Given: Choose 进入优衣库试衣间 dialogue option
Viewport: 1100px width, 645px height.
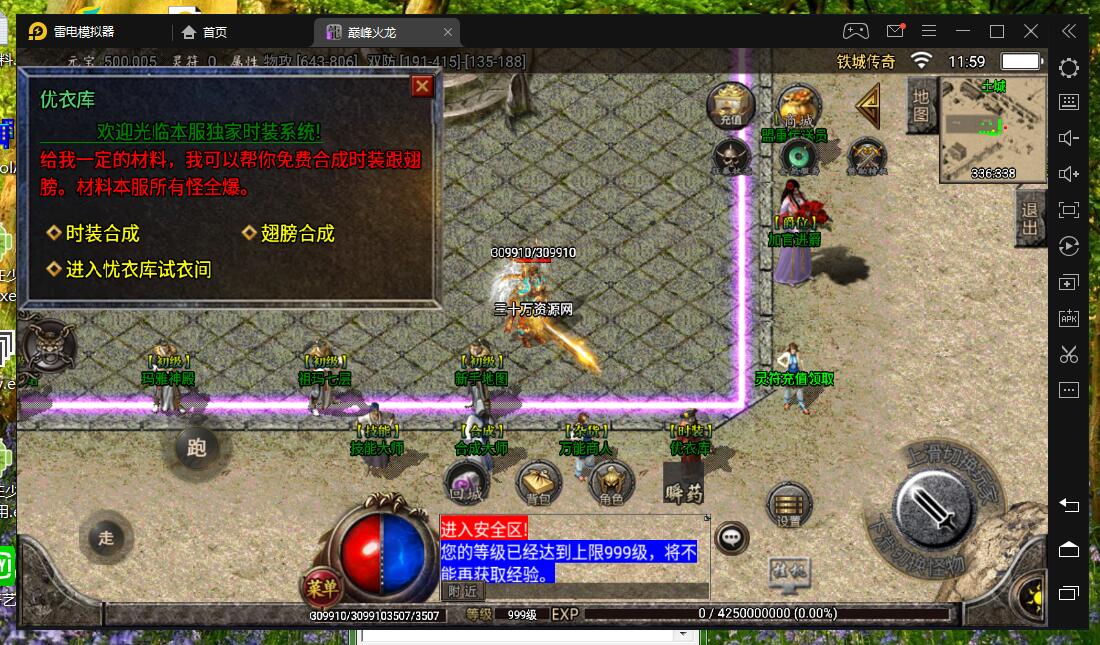Looking at the screenshot, I should (137, 269).
